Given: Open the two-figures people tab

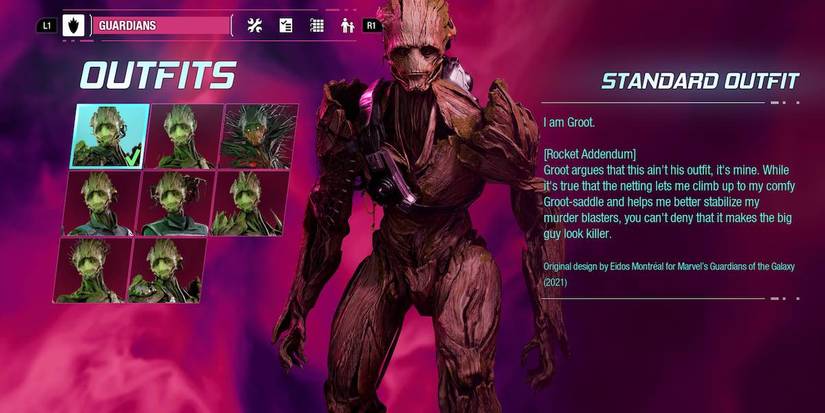Looking at the screenshot, I should (347, 25).
